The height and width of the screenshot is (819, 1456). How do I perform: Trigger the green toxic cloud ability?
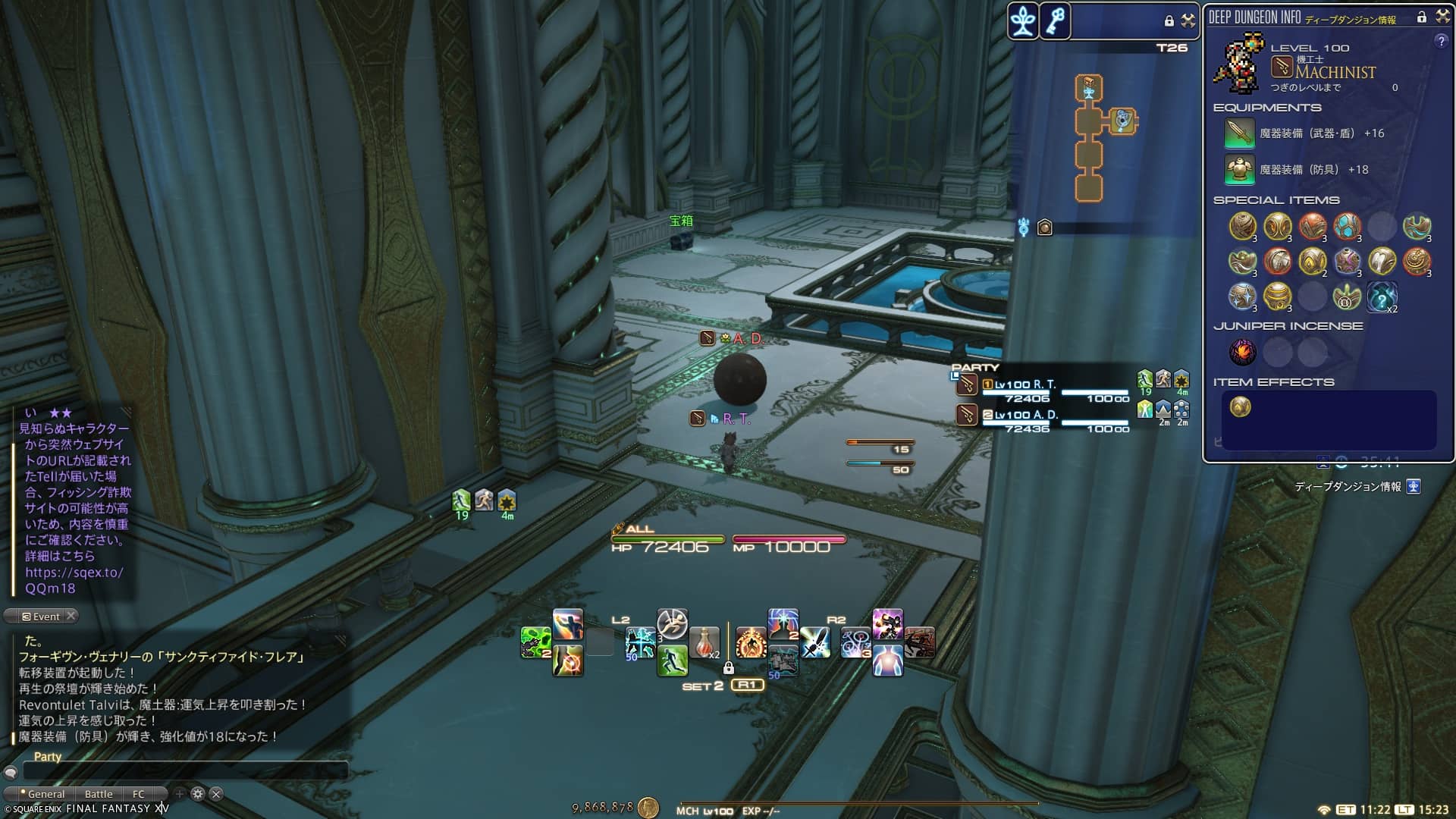(535, 643)
